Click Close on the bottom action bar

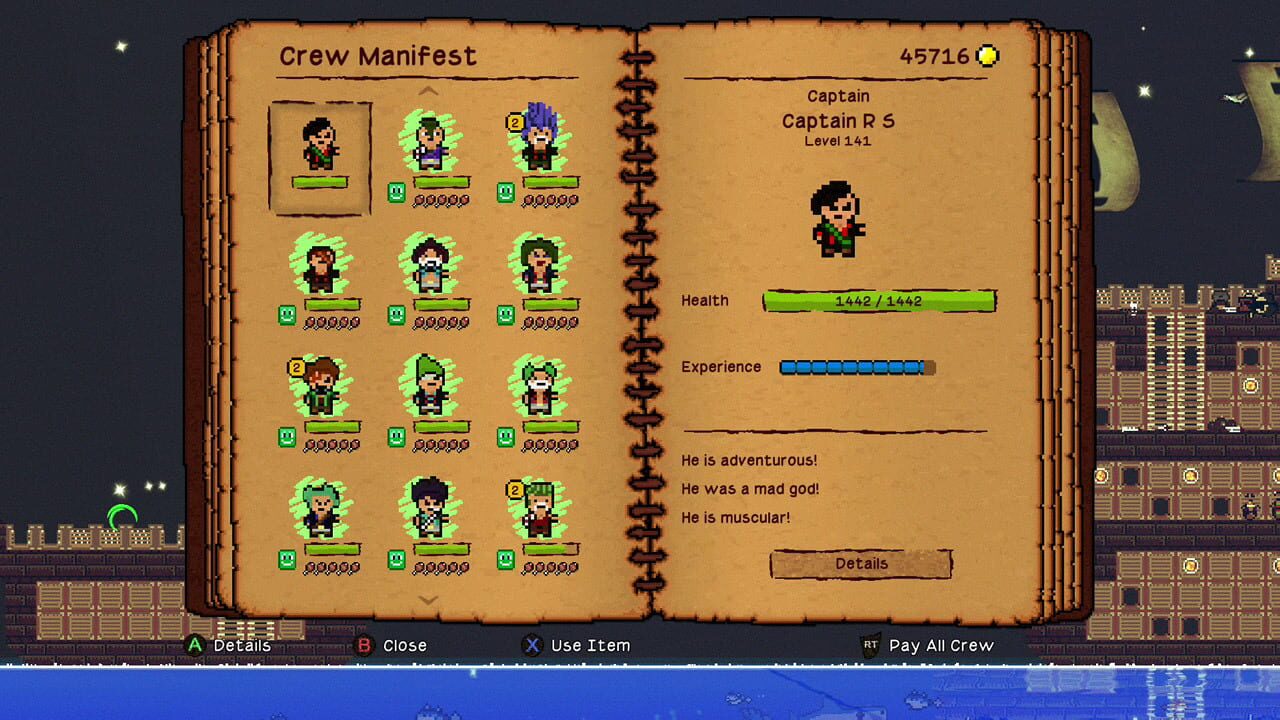(x=404, y=645)
